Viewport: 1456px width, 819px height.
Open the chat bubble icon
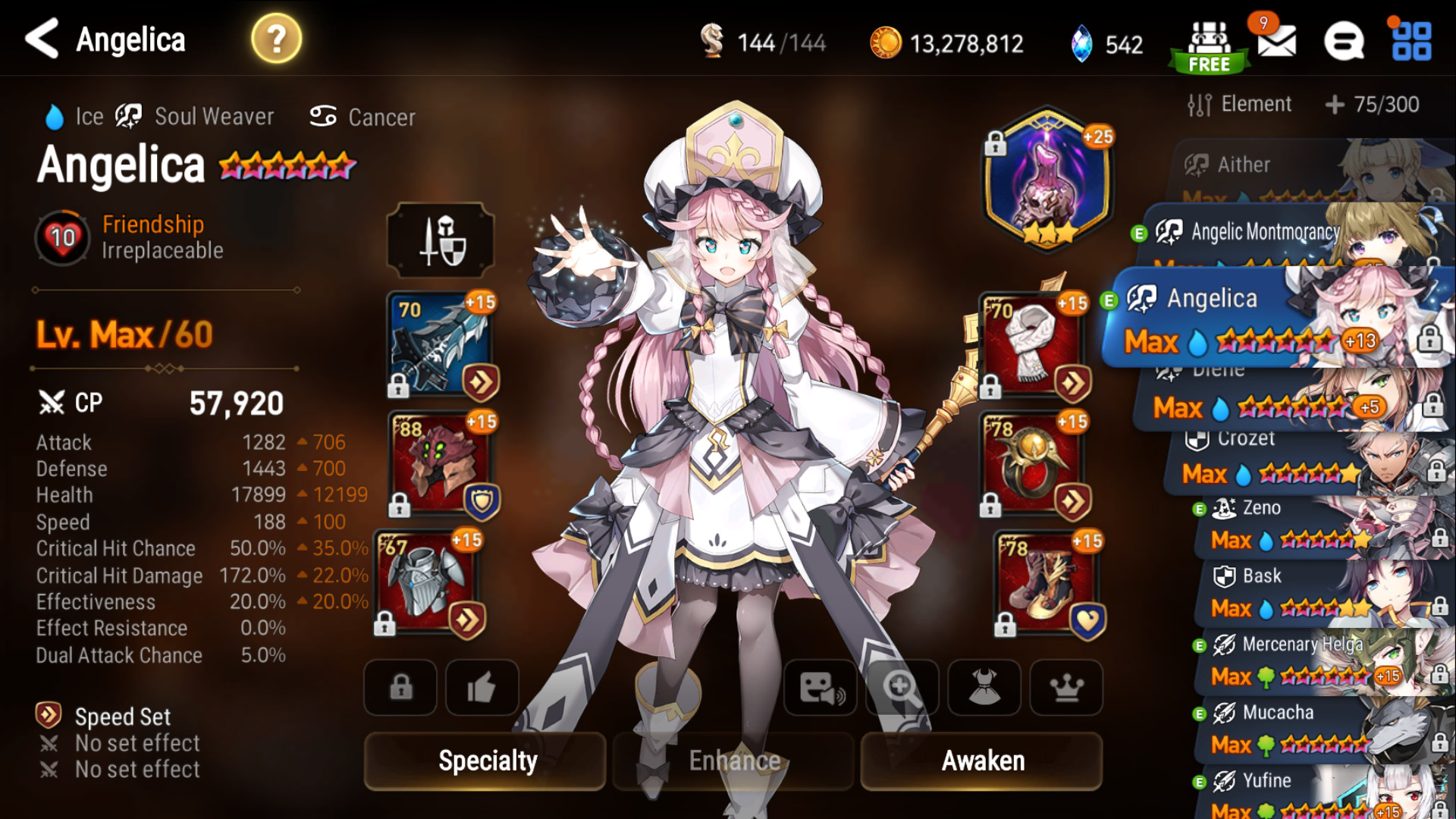(1344, 42)
